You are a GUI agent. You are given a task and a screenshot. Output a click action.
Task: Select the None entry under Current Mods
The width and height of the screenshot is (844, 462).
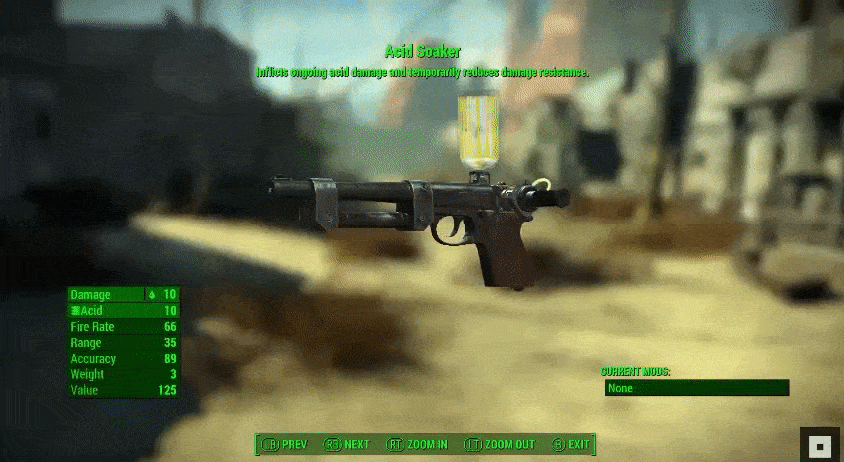click(x=696, y=388)
